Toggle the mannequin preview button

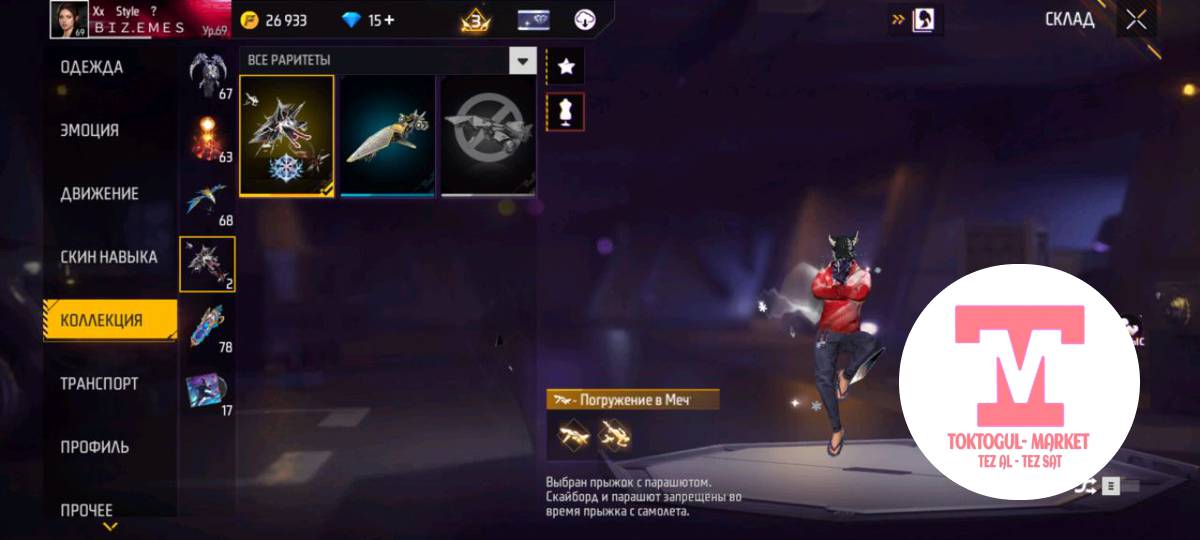tap(566, 112)
